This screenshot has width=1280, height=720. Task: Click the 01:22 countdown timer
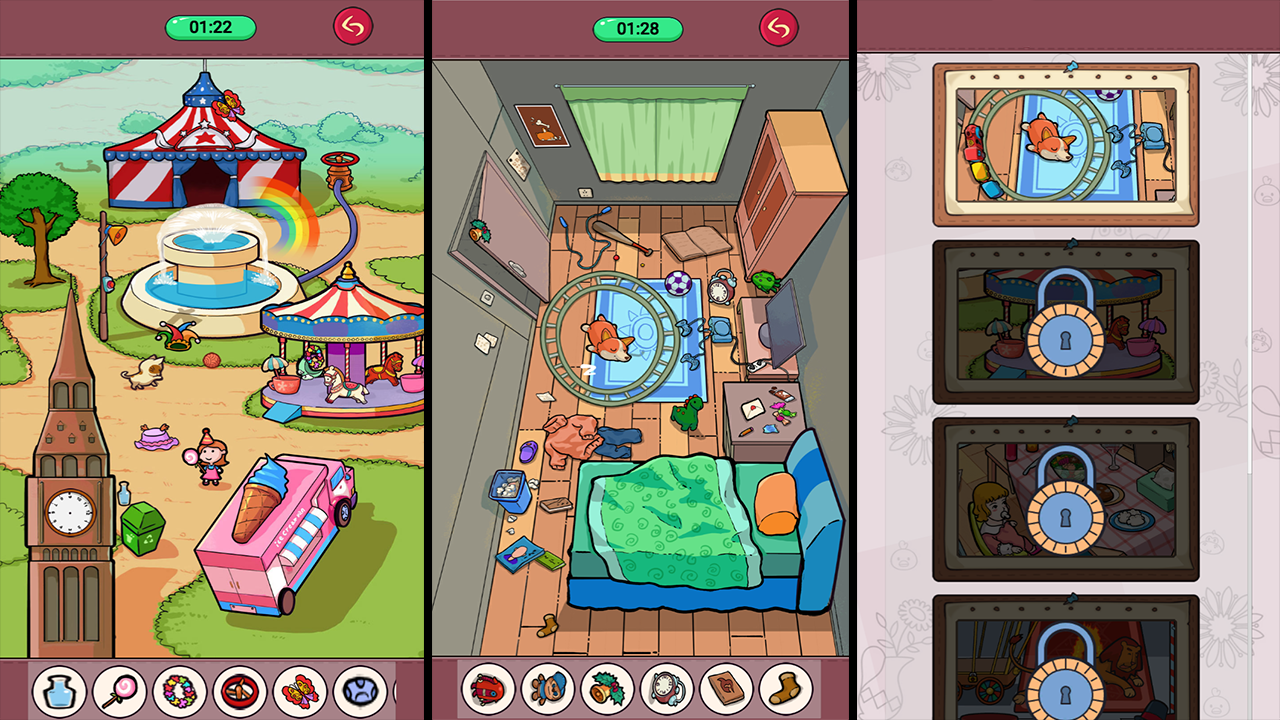[209, 27]
